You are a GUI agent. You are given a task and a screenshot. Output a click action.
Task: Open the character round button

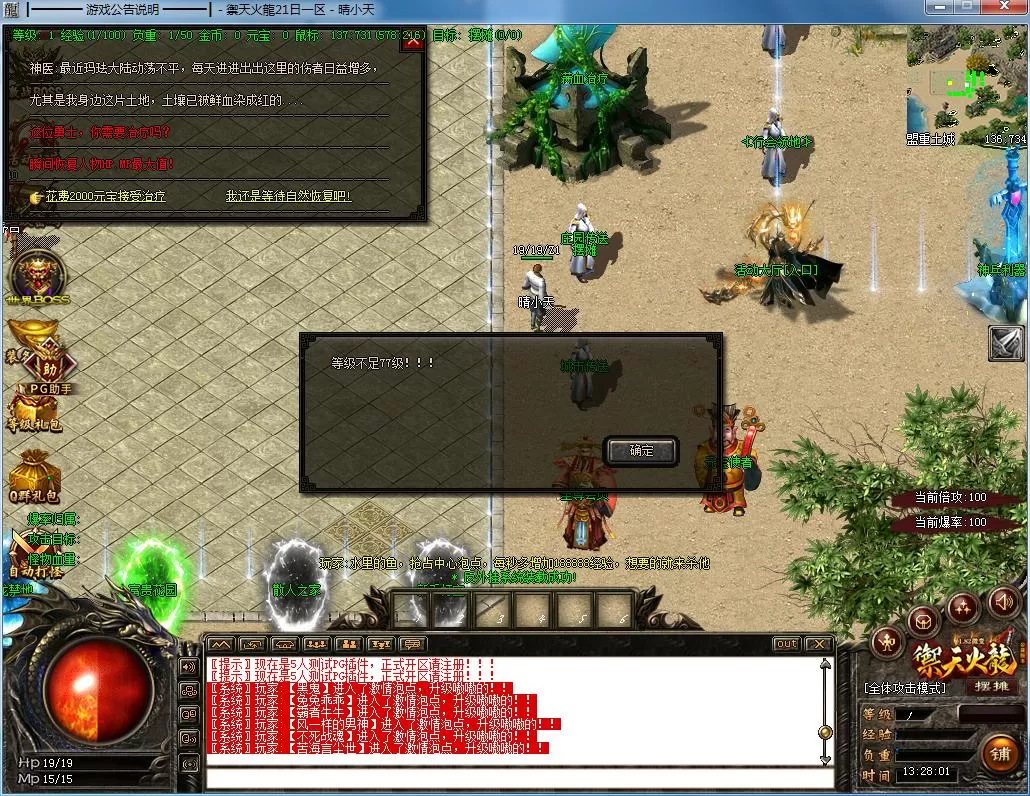(x=886, y=642)
